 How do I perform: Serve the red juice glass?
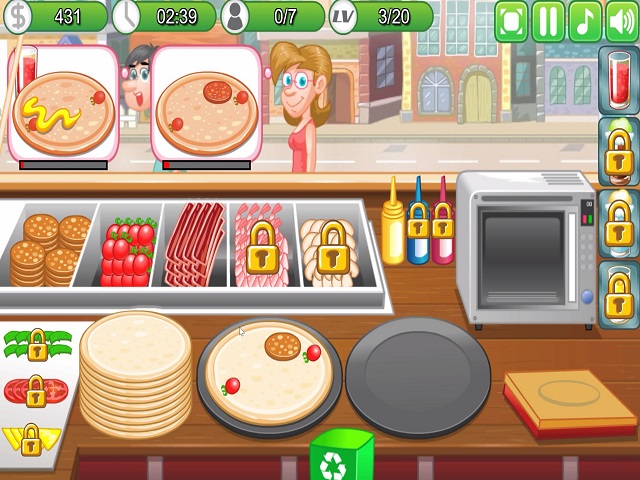click(618, 82)
